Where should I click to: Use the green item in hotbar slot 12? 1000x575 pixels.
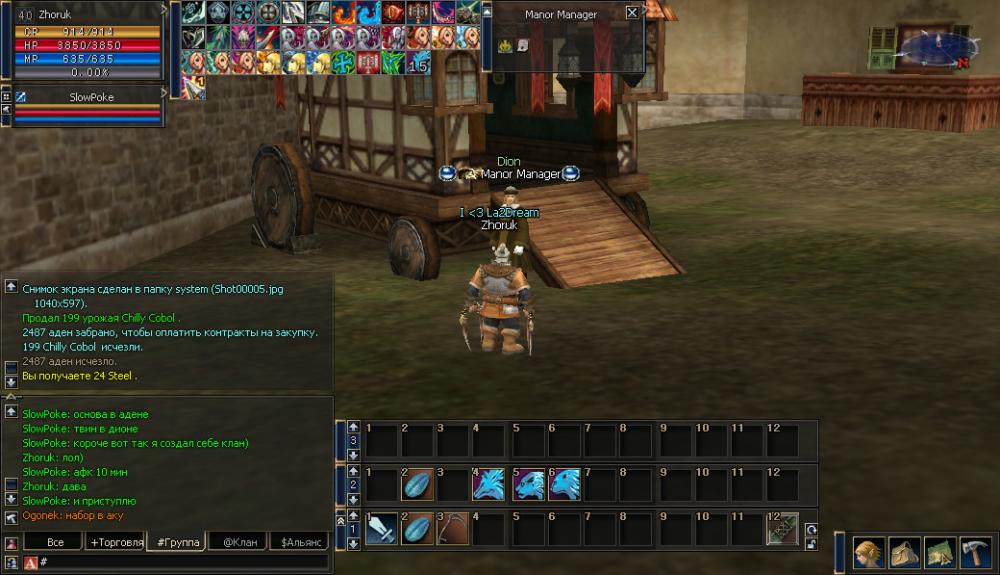(x=782, y=530)
